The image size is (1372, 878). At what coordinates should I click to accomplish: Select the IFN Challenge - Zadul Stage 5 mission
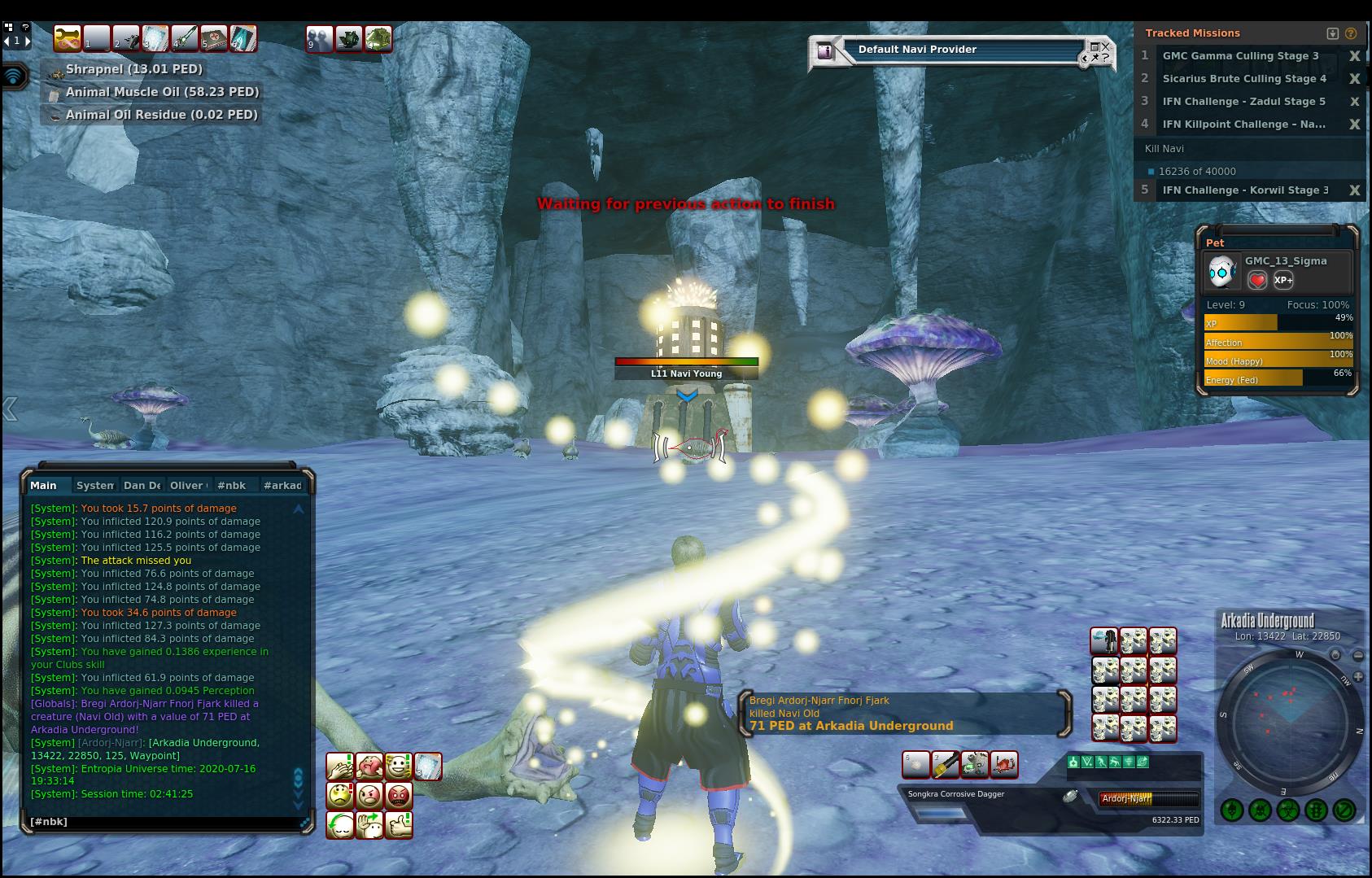click(x=1243, y=102)
